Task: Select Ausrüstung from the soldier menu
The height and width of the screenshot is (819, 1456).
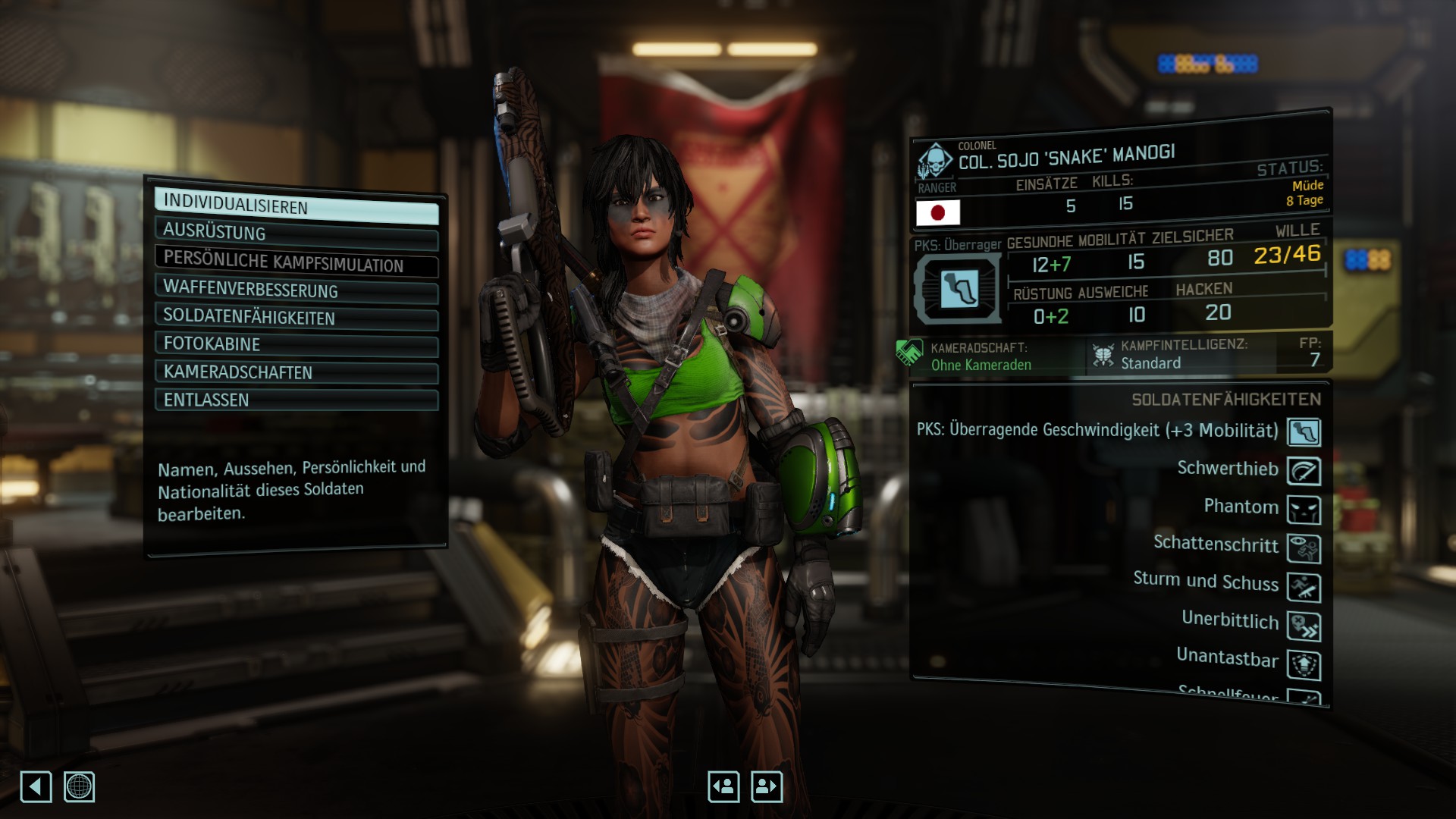Action: tap(296, 234)
